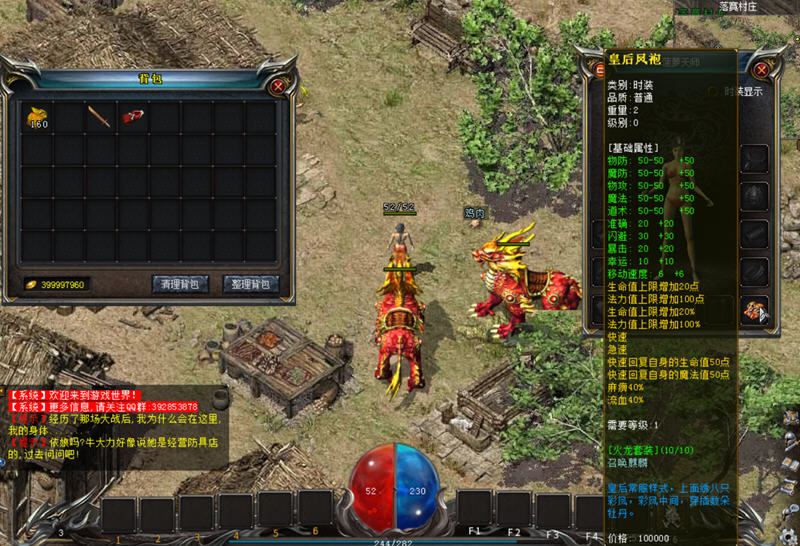Select the red garment item in backpack
This screenshot has height=546, width=800.
coord(130,116)
